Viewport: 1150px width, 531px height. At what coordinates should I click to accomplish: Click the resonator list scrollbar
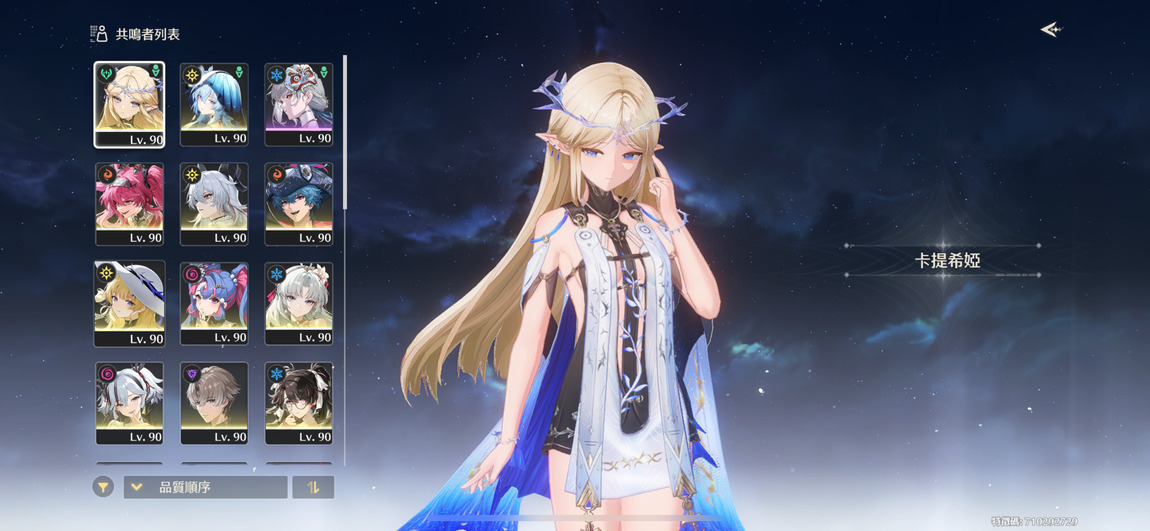tap(345, 130)
